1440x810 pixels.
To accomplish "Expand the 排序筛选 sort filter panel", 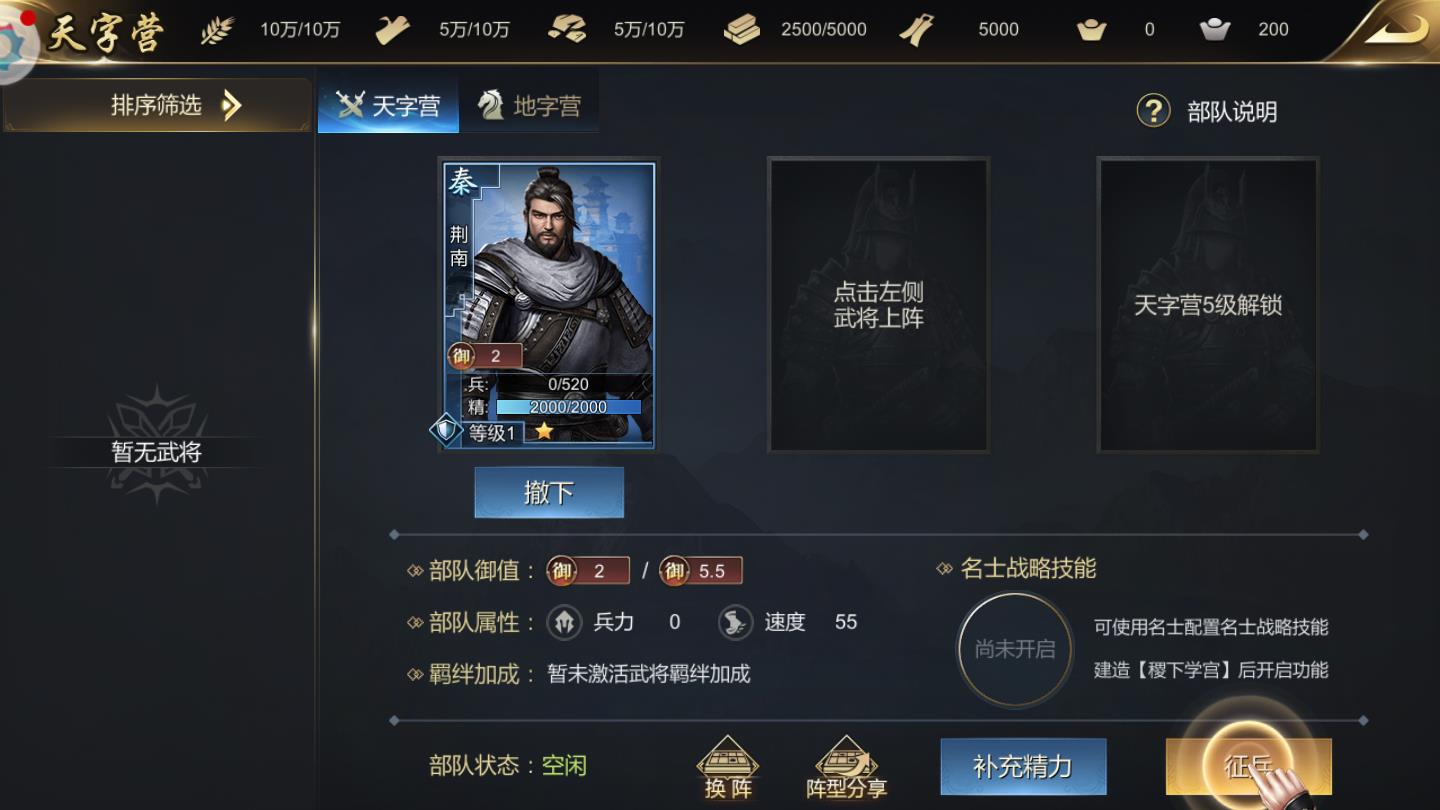I will [155, 105].
